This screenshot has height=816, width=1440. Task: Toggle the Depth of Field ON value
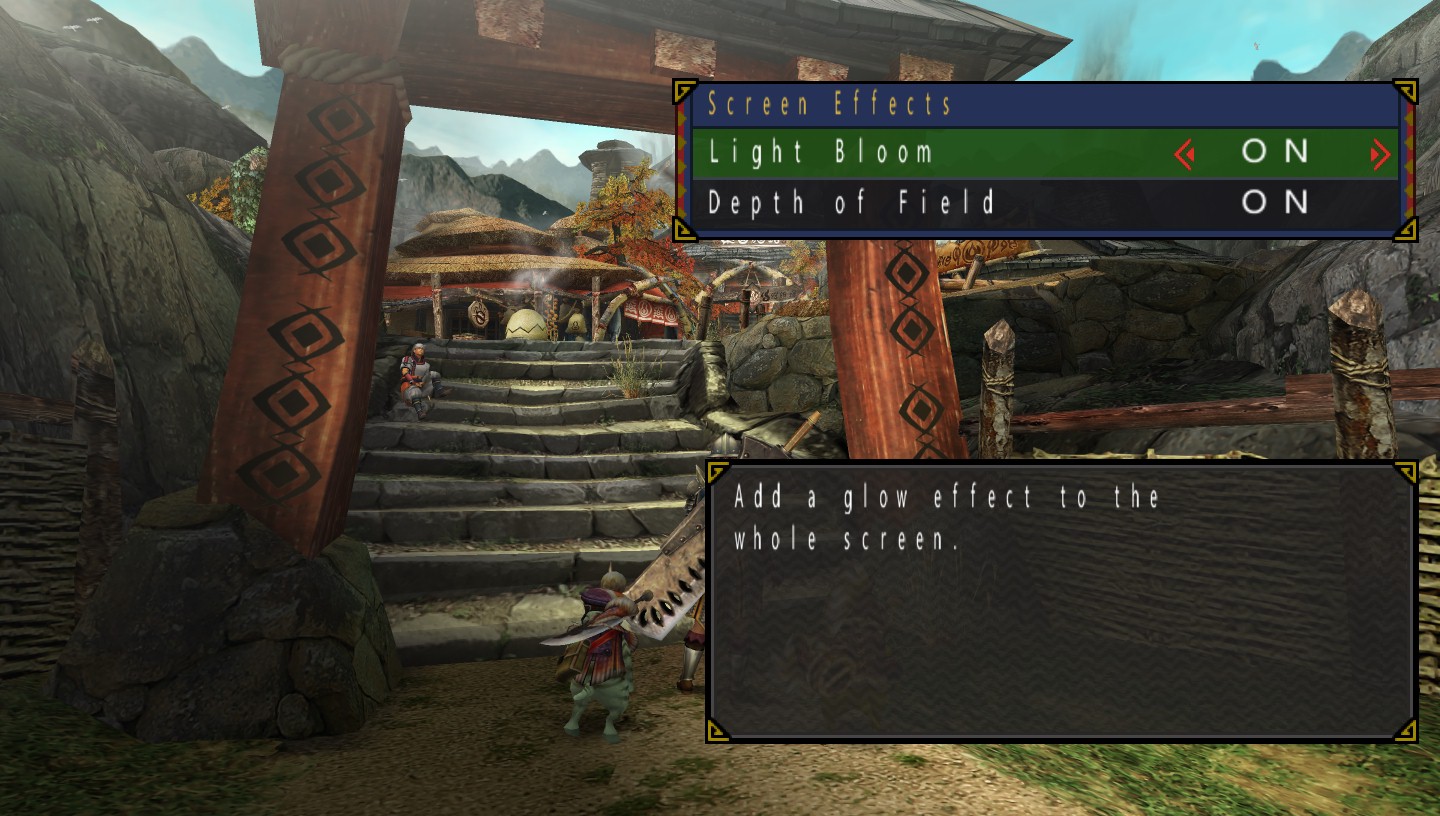coord(1275,203)
